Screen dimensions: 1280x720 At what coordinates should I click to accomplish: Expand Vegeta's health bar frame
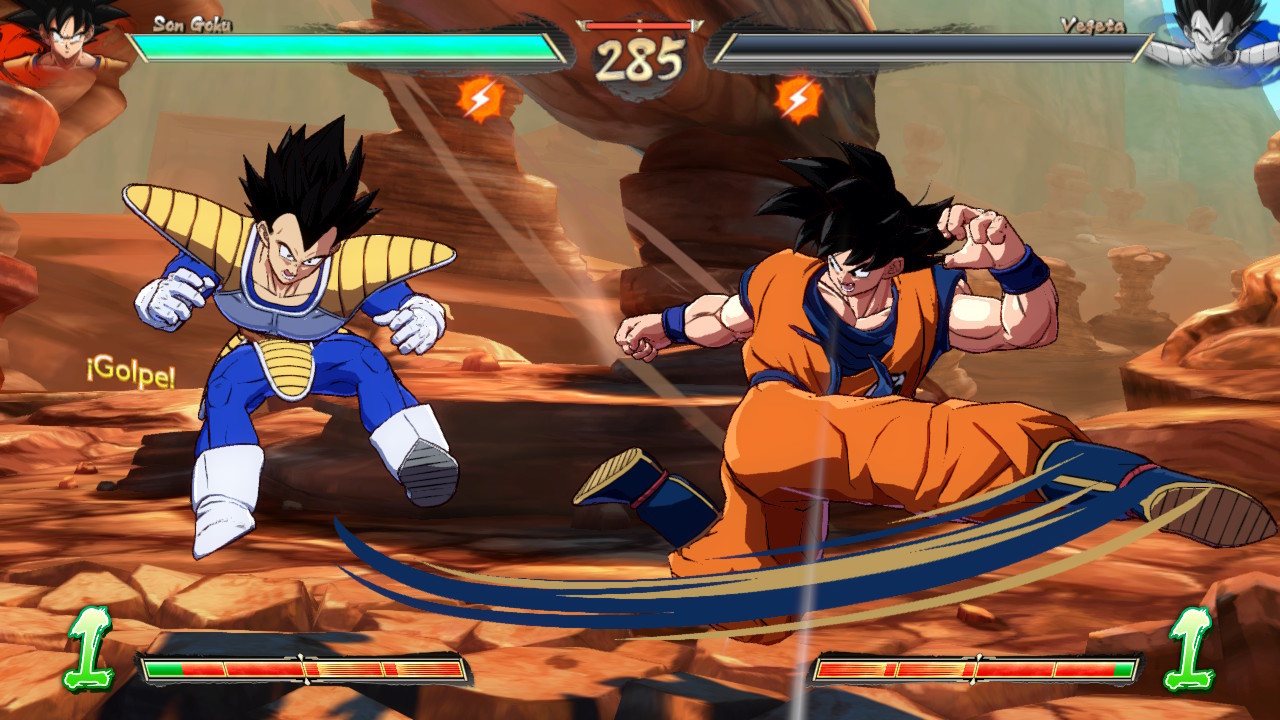click(x=940, y=45)
